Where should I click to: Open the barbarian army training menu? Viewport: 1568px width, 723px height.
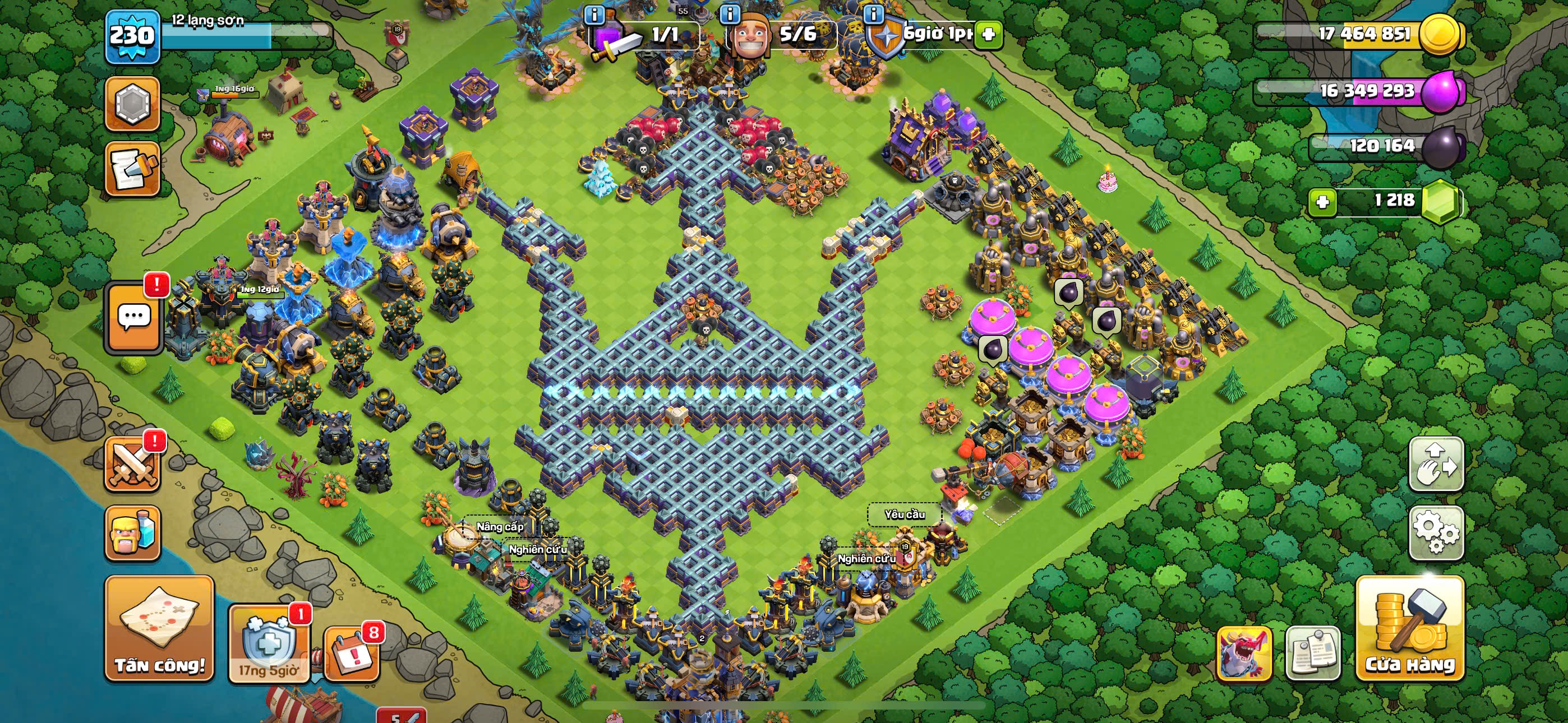click(x=133, y=533)
